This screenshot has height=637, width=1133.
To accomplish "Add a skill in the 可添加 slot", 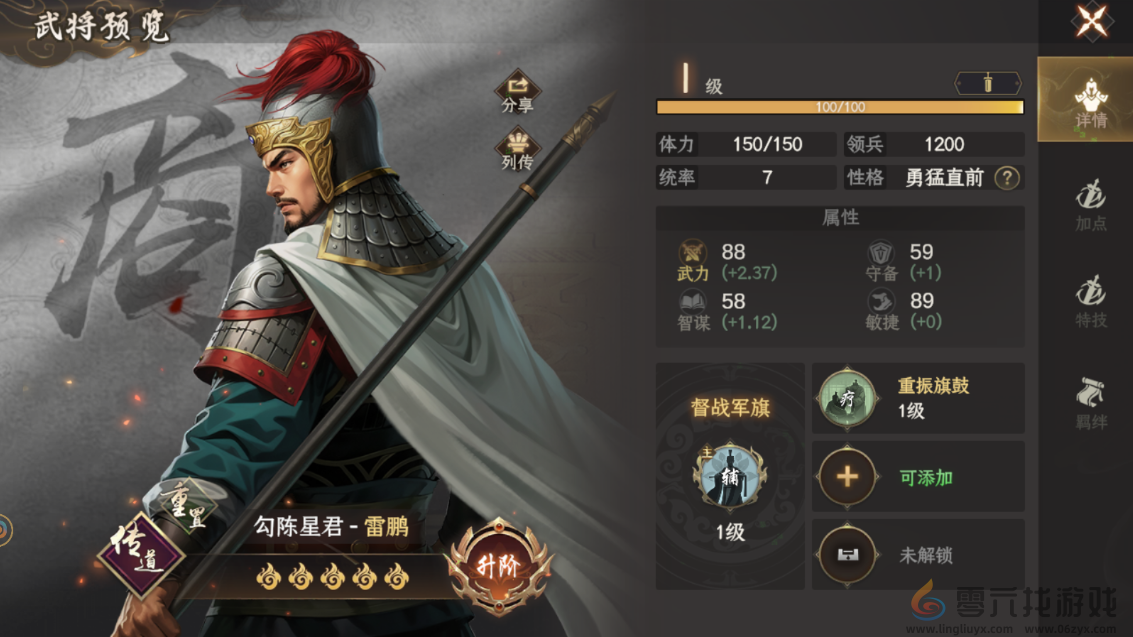I will 846,477.
